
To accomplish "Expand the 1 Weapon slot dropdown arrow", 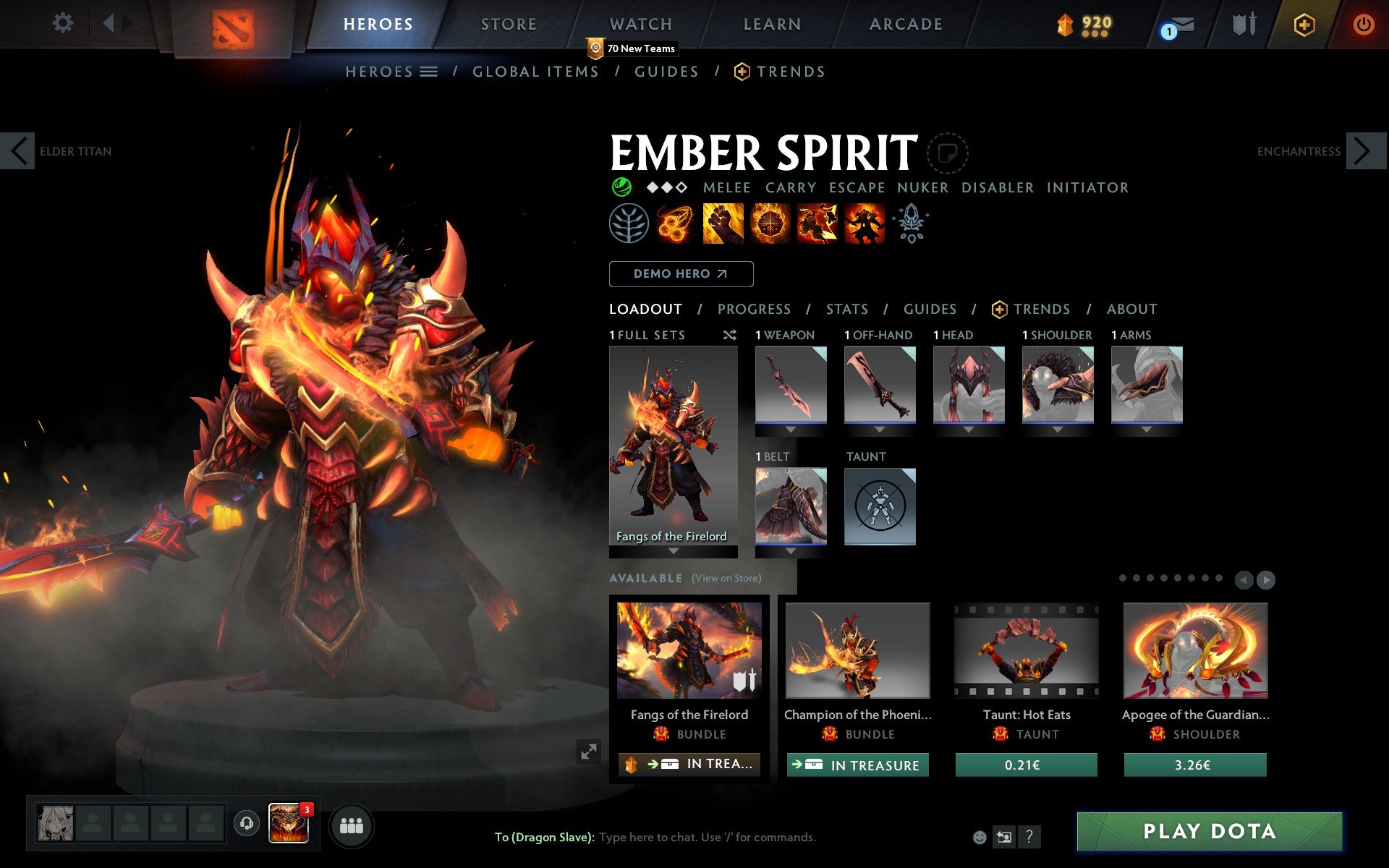I will click(x=791, y=427).
